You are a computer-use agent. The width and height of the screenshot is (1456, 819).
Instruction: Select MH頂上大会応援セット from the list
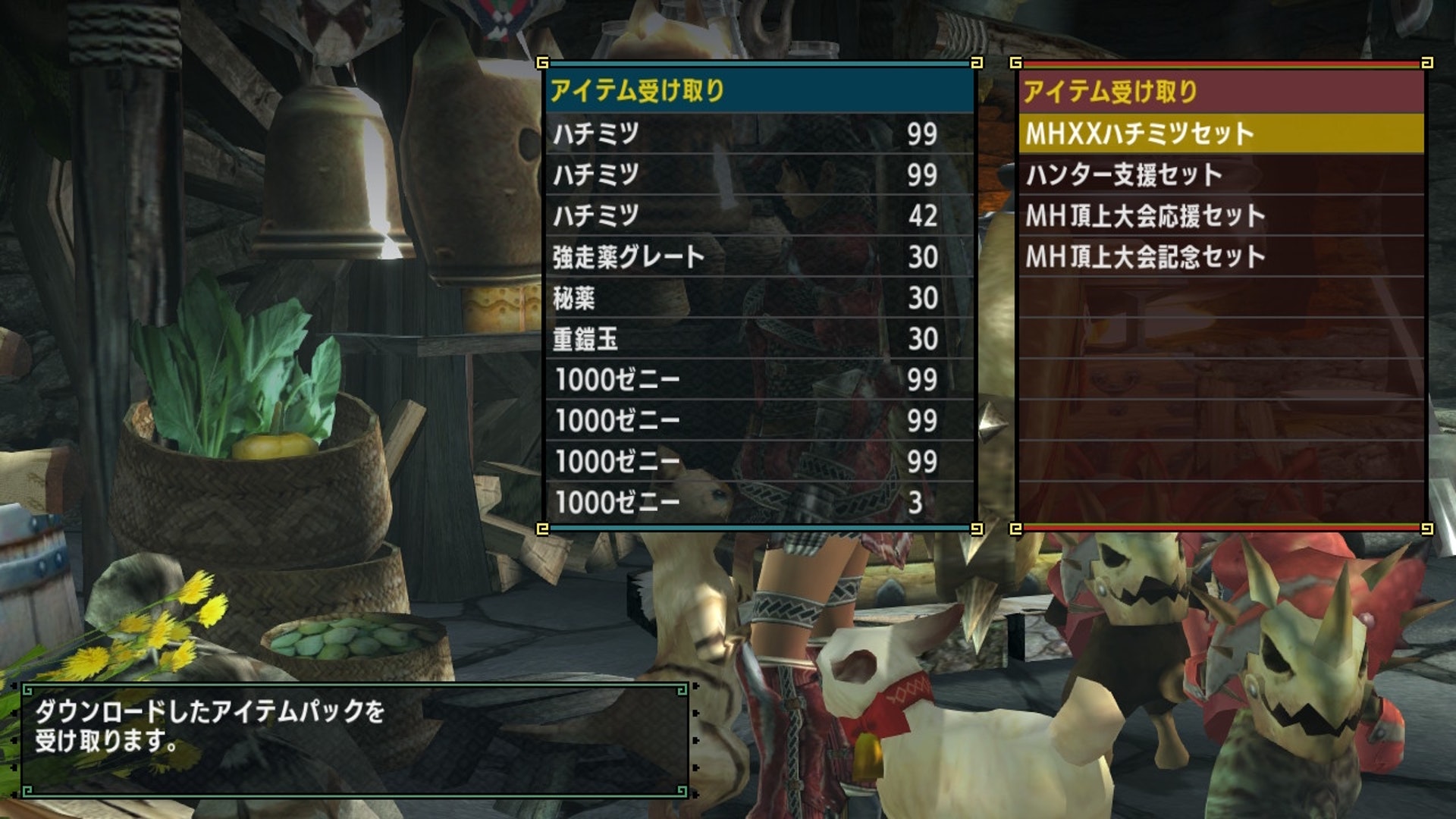[1219, 216]
